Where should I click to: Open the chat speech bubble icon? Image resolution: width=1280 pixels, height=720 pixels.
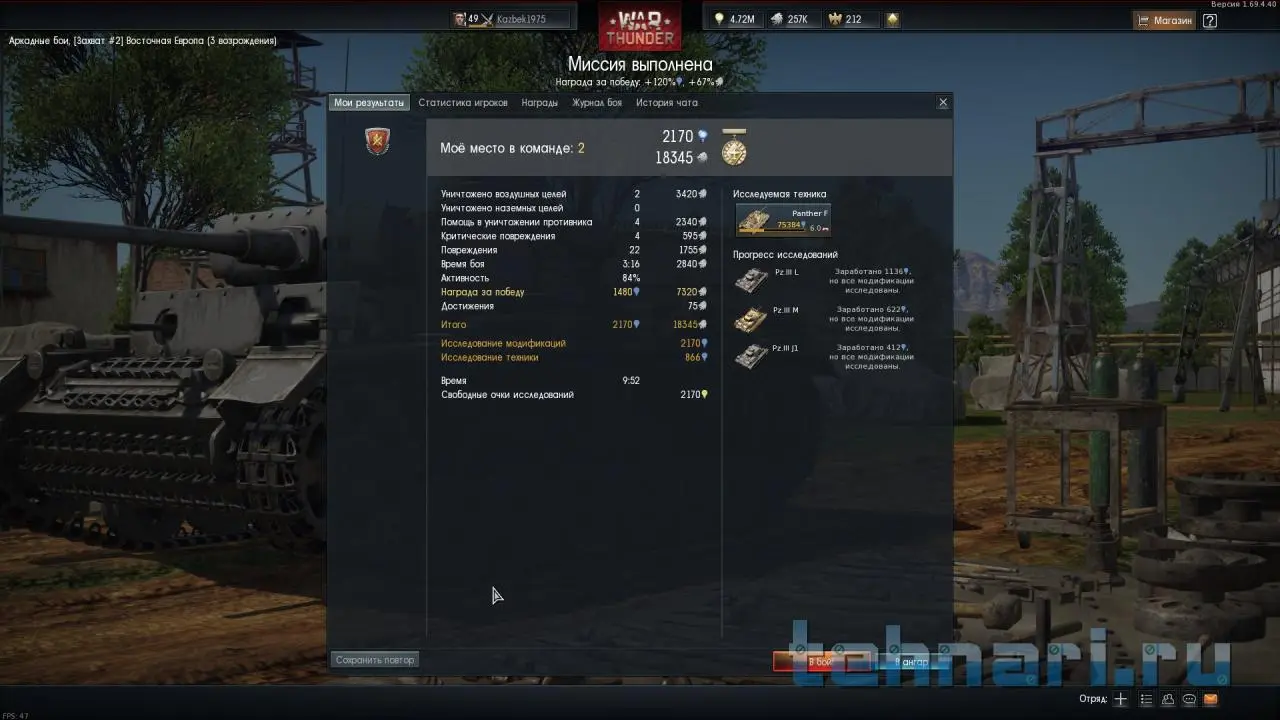tap(1189, 699)
